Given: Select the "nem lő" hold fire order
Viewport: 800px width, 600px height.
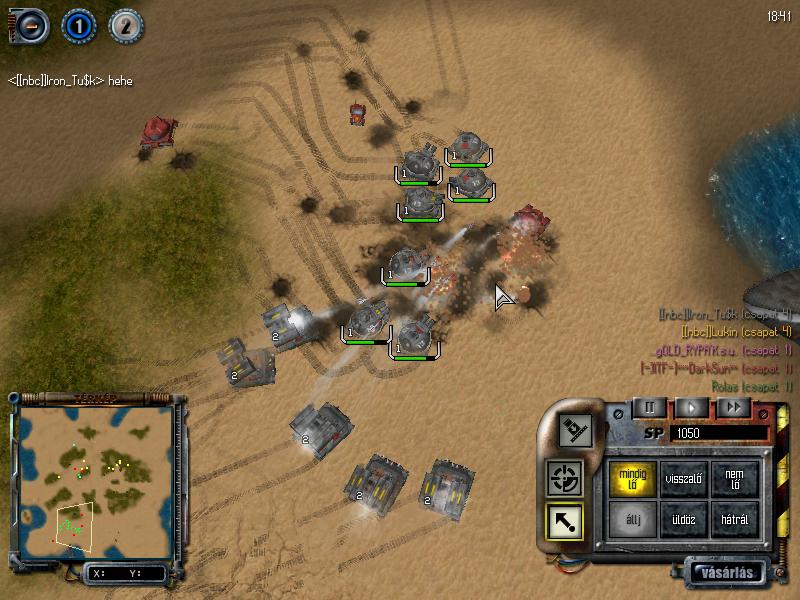Looking at the screenshot, I should [x=734, y=479].
